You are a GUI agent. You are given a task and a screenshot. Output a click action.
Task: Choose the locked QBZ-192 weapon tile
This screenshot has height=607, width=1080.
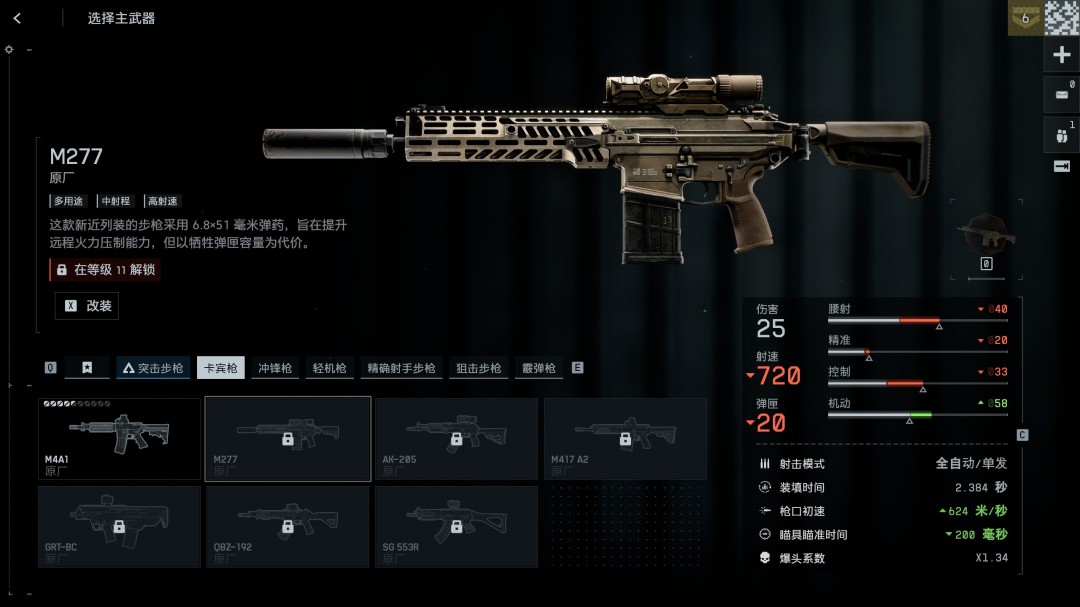coord(288,526)
